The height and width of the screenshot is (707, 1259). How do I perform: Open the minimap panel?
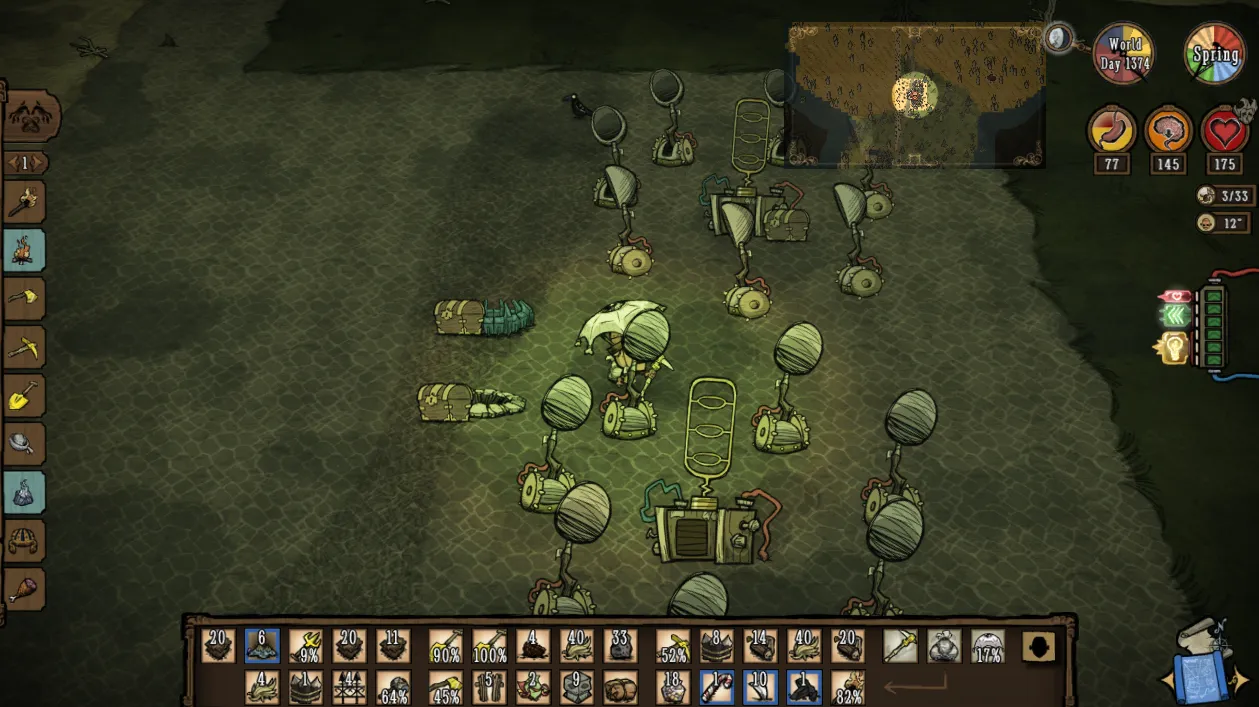(x=916, y=95)
